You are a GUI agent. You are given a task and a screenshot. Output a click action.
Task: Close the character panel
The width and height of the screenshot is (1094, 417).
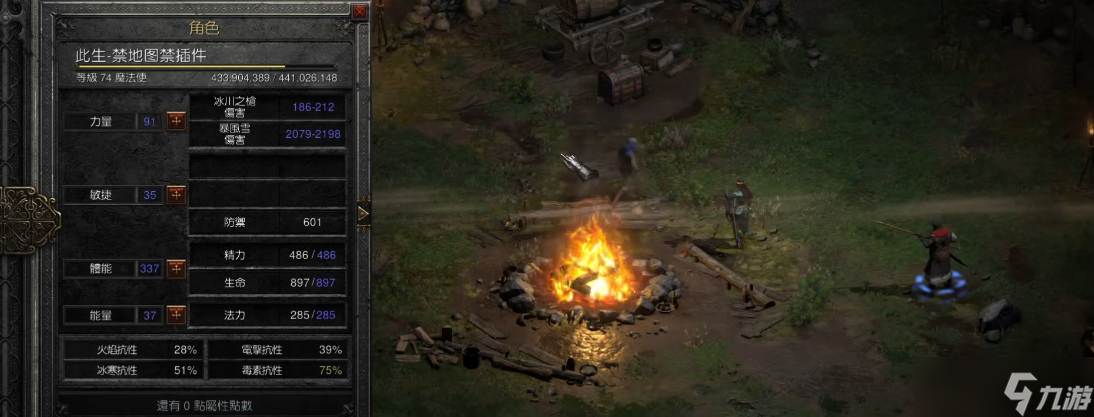click(359, 12)
